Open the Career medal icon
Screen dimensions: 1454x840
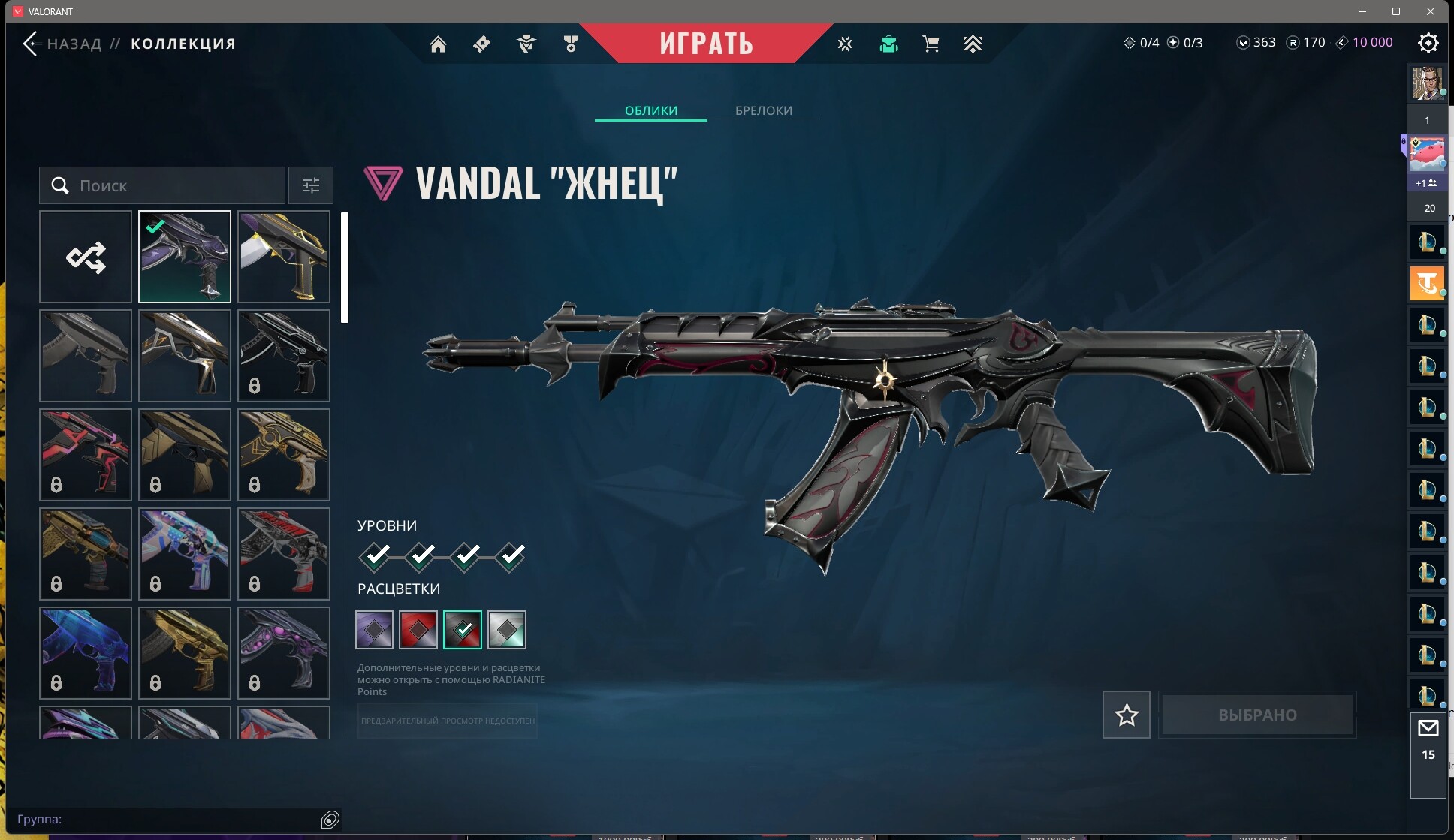571,44
